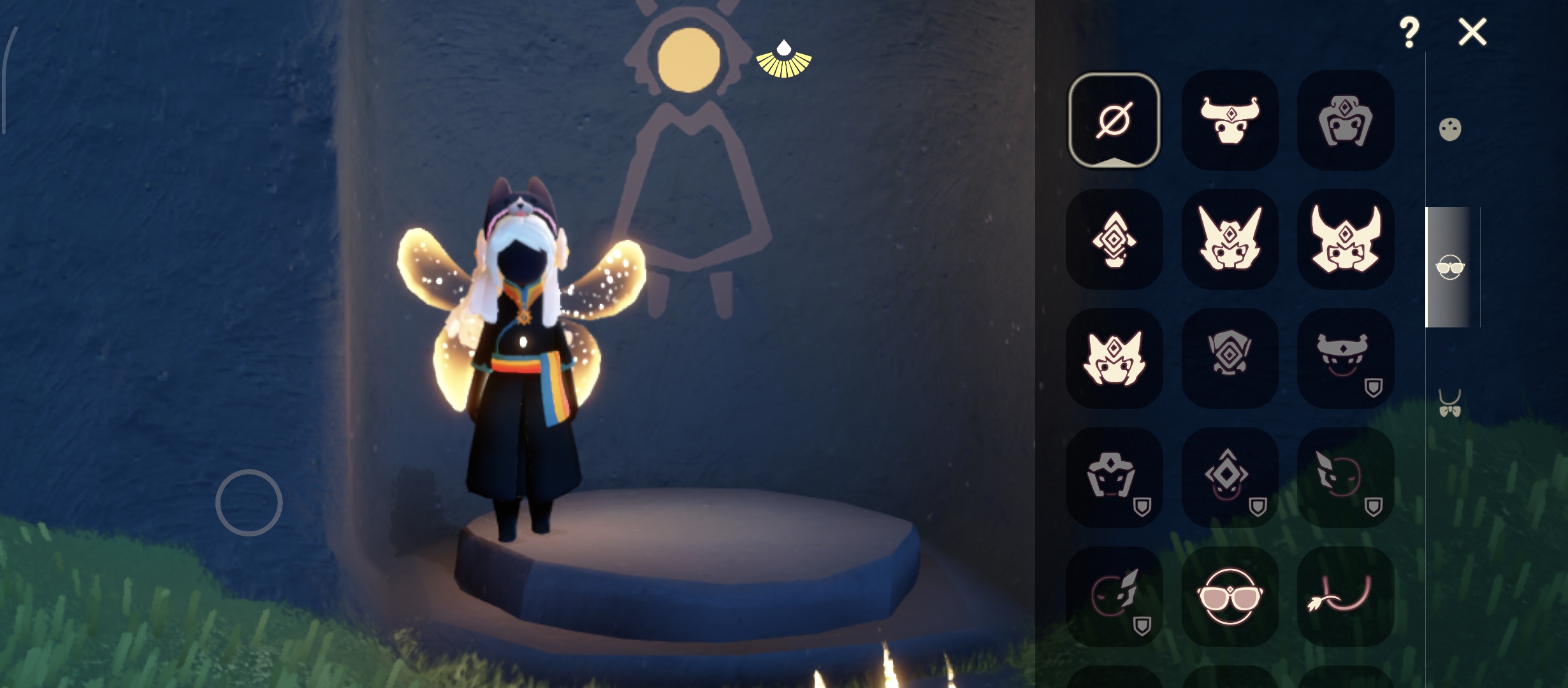Open the question mark help
The image size is (1568, 688).
tap(1409, 32)
